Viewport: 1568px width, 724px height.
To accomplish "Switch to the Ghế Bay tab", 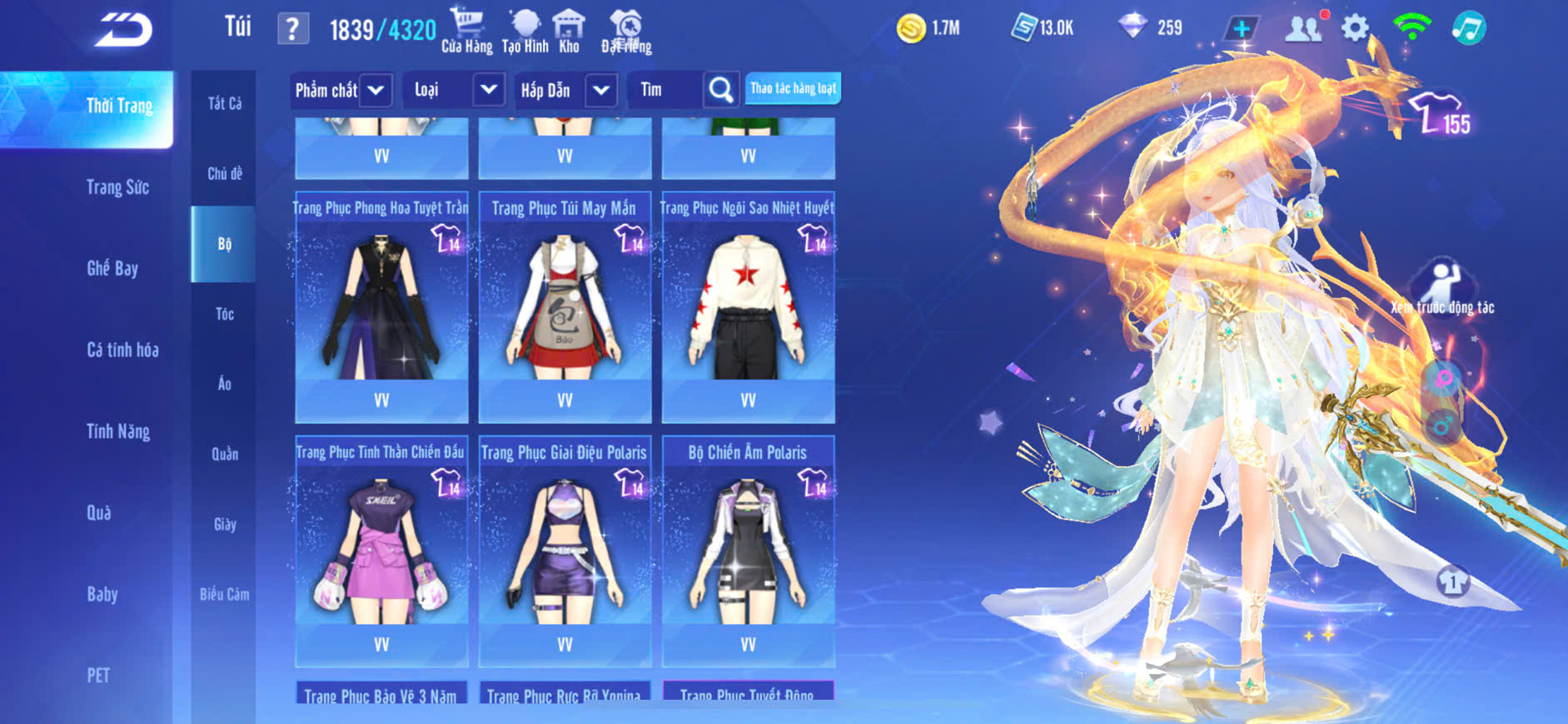I will click(x=112, y=268).
